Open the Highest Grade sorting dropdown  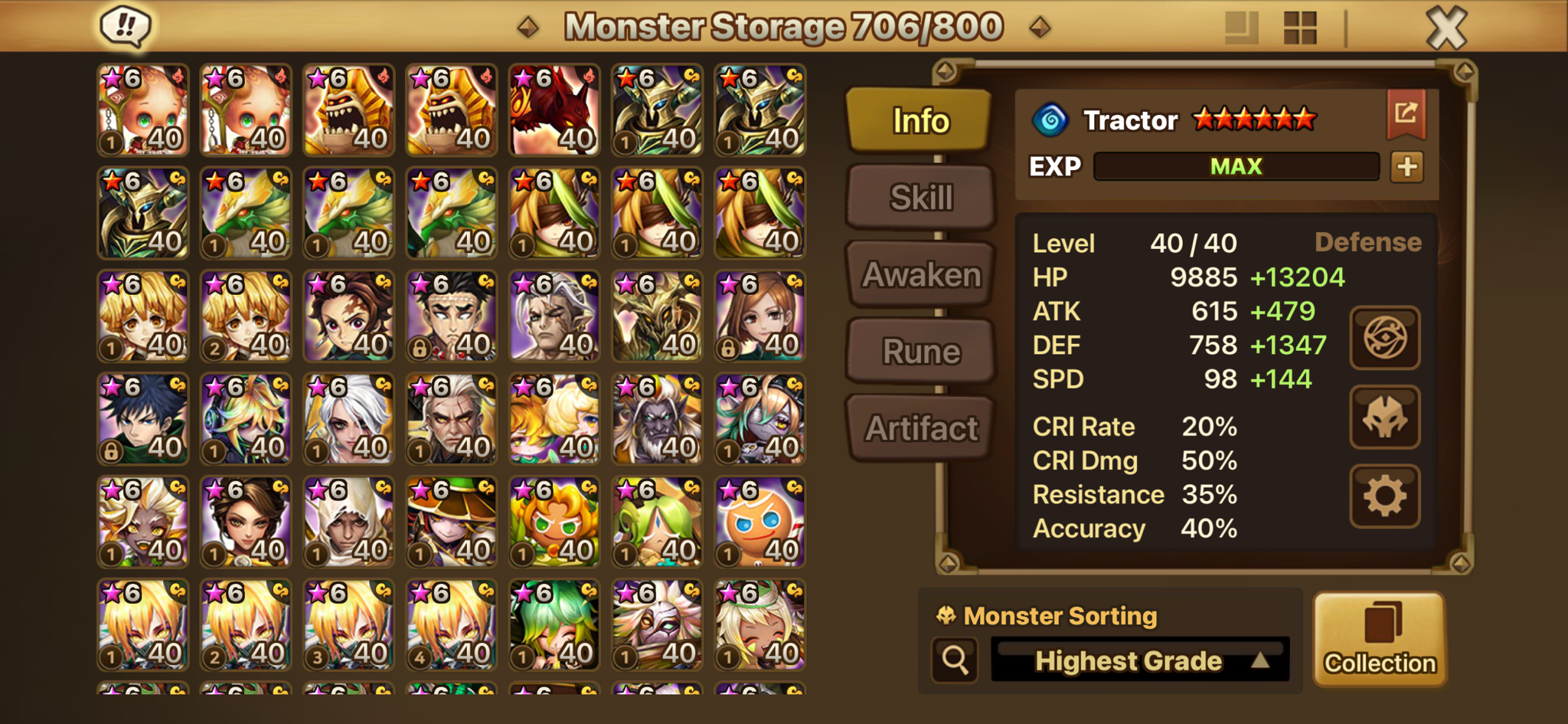pyautogui.click(x=1140, y=660)
